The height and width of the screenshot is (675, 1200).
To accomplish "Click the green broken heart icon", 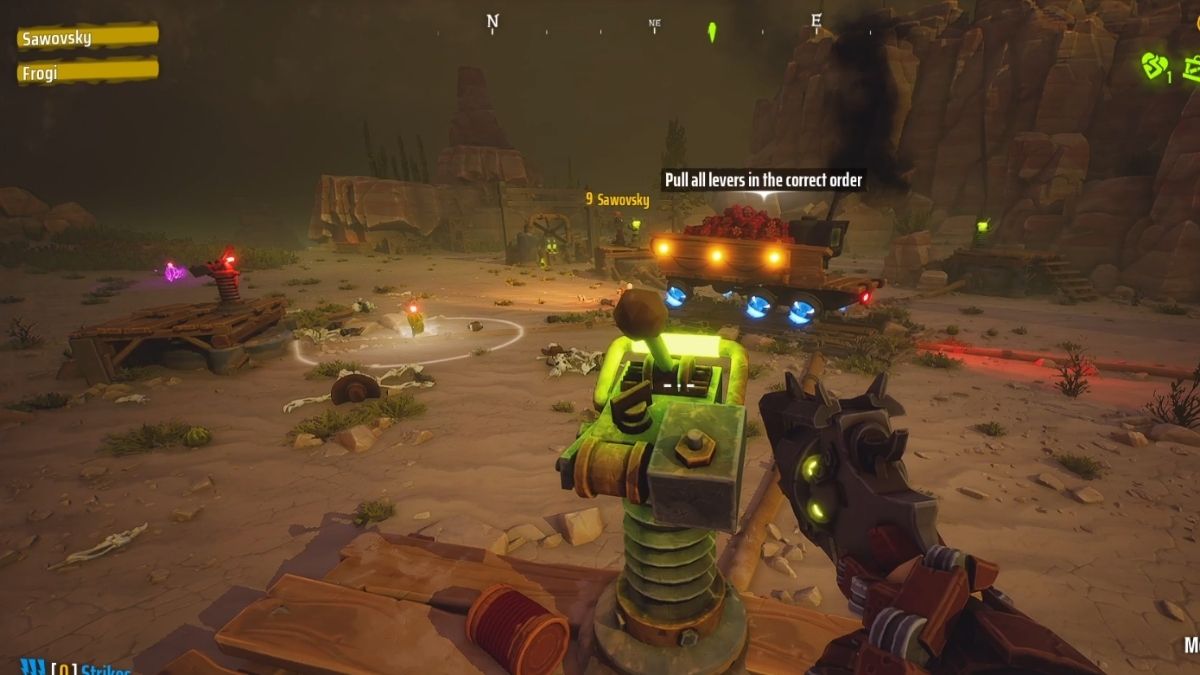I will tap(1154, 67).
